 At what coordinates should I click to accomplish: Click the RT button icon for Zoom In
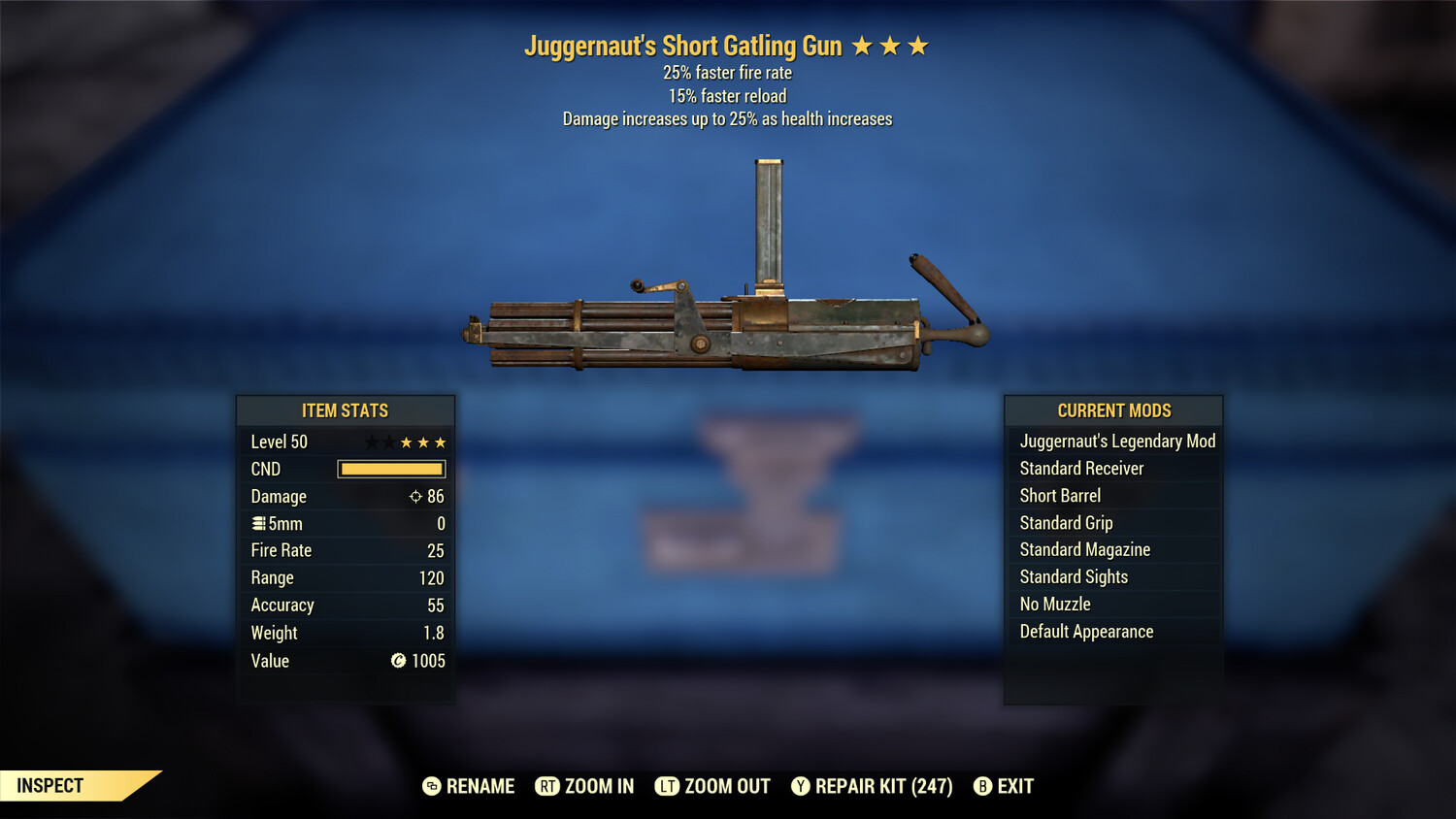pyautogui.click(x=547, y=786)
